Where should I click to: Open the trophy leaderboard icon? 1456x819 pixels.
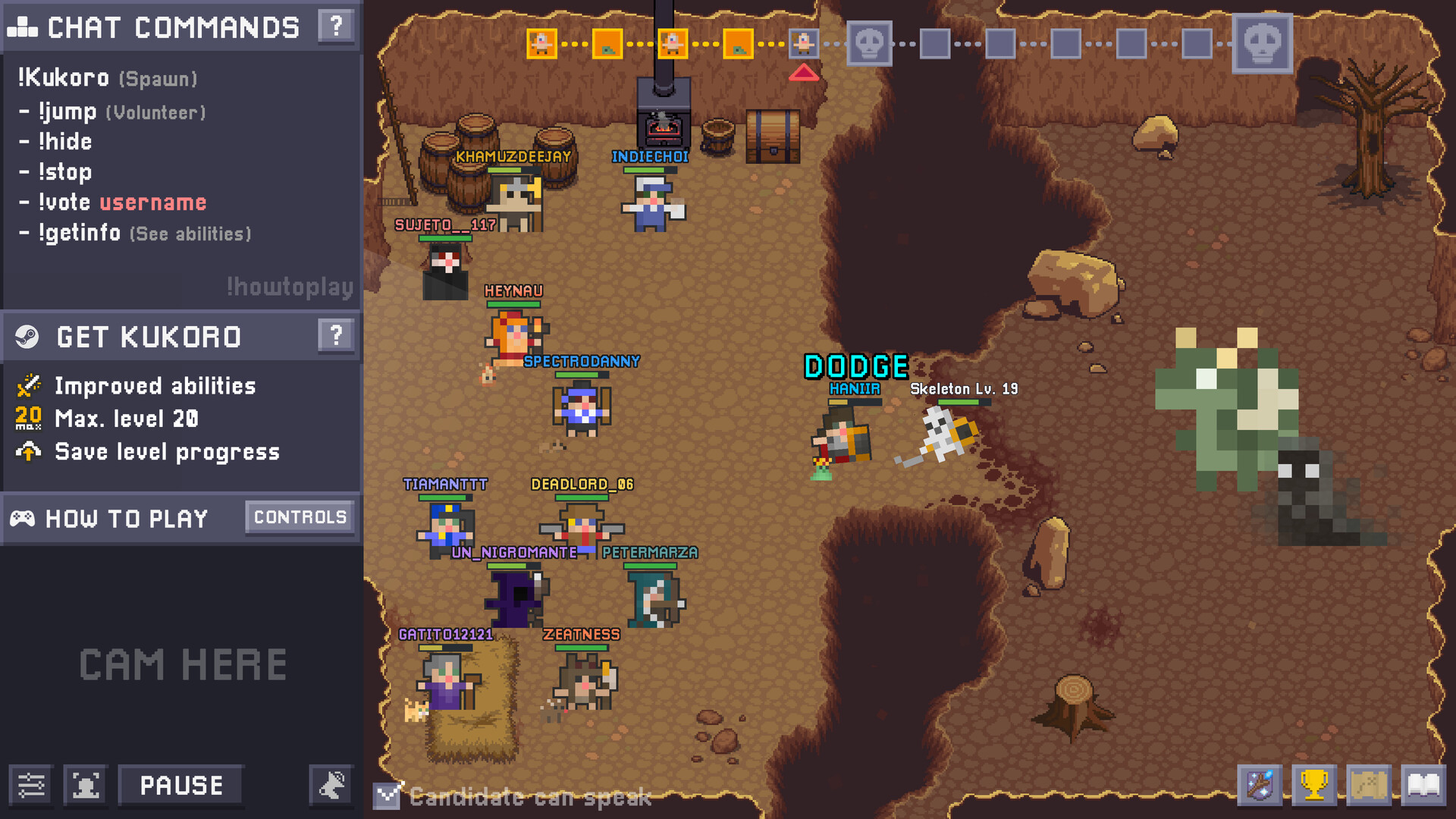(1316, 785)
